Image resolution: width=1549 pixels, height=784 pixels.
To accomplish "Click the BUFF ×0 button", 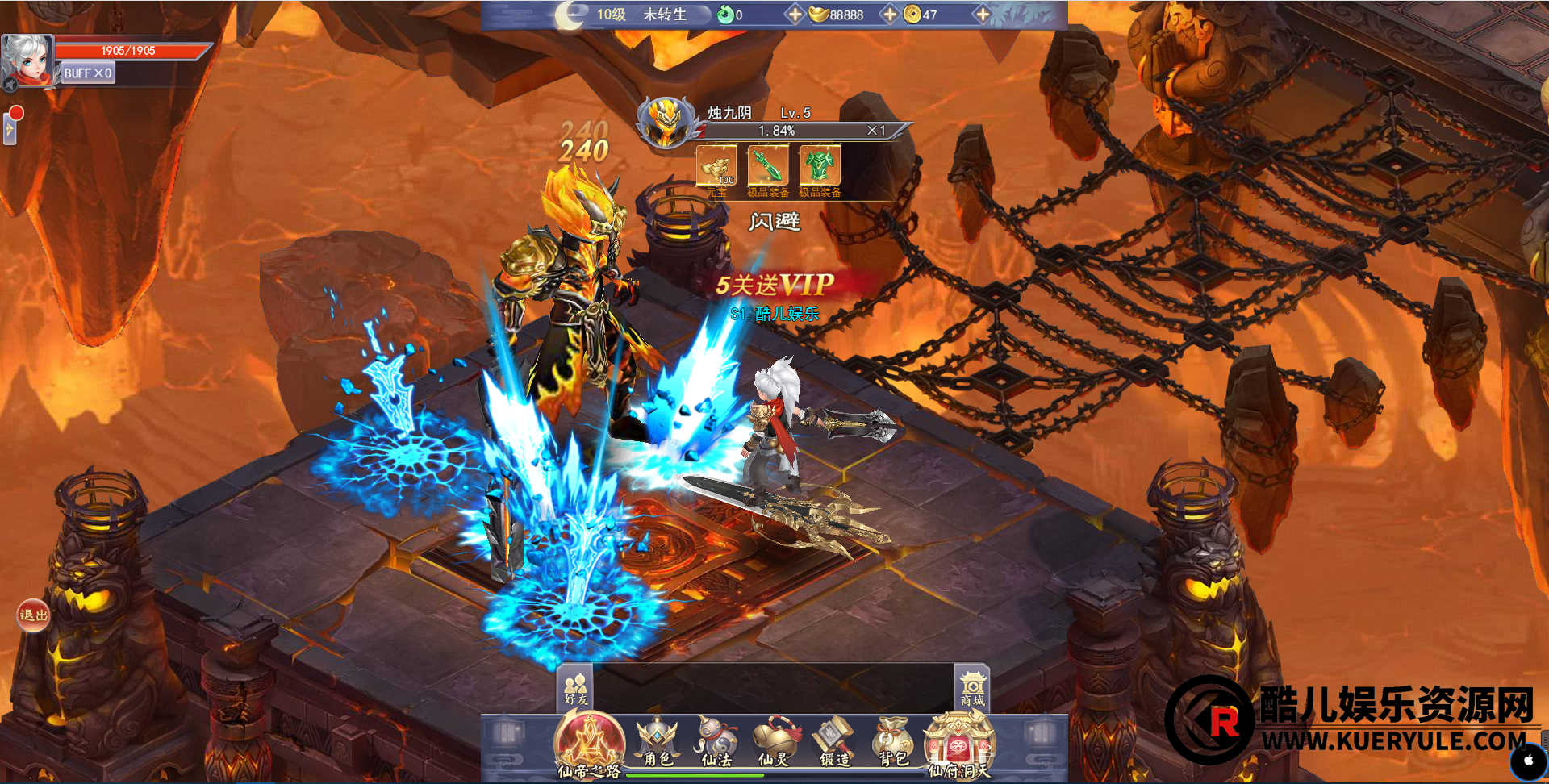I will coord(87,73).
